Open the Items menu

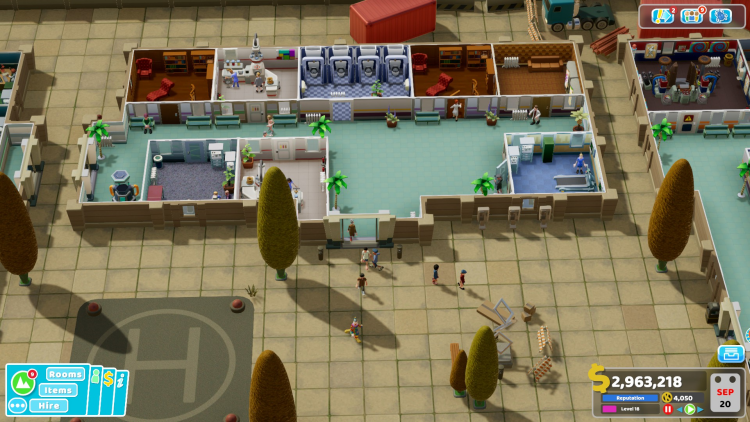[x=60, y=390]
